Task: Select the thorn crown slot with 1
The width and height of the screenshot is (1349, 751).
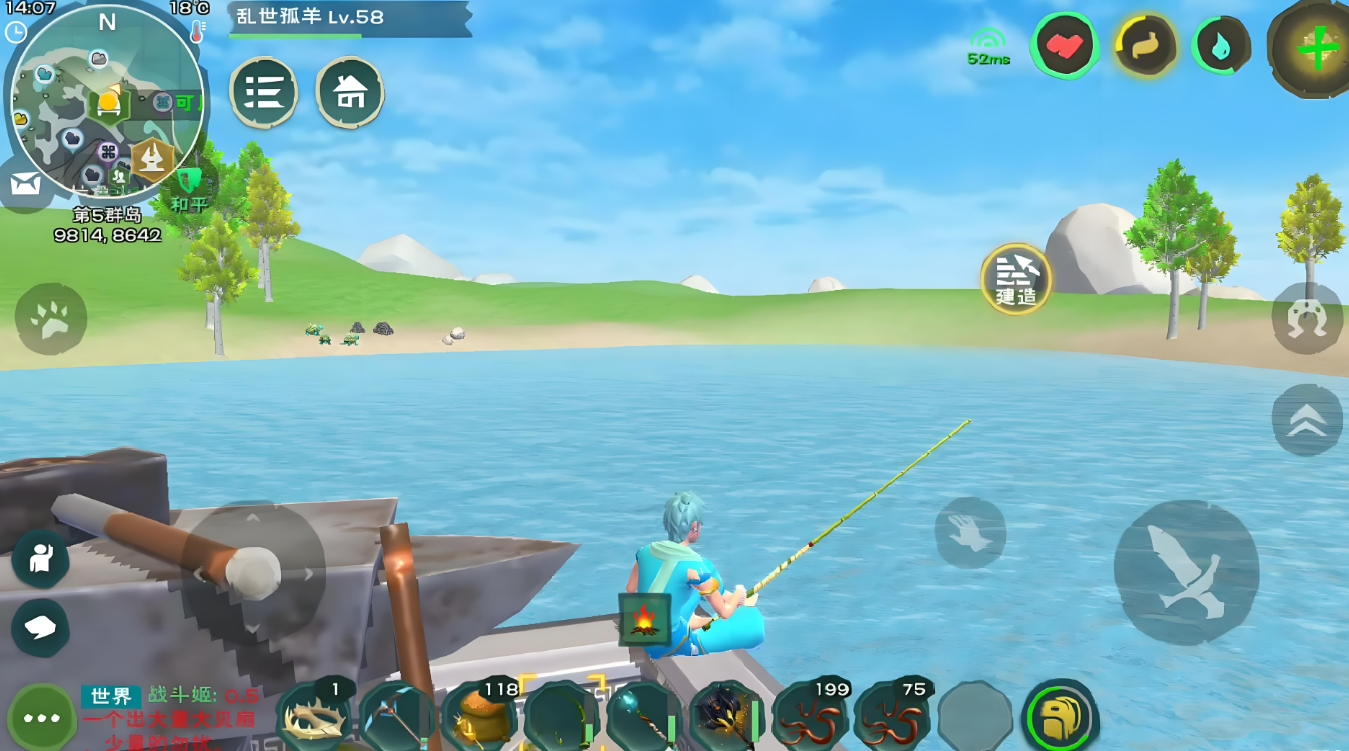Action: (315, 716)
